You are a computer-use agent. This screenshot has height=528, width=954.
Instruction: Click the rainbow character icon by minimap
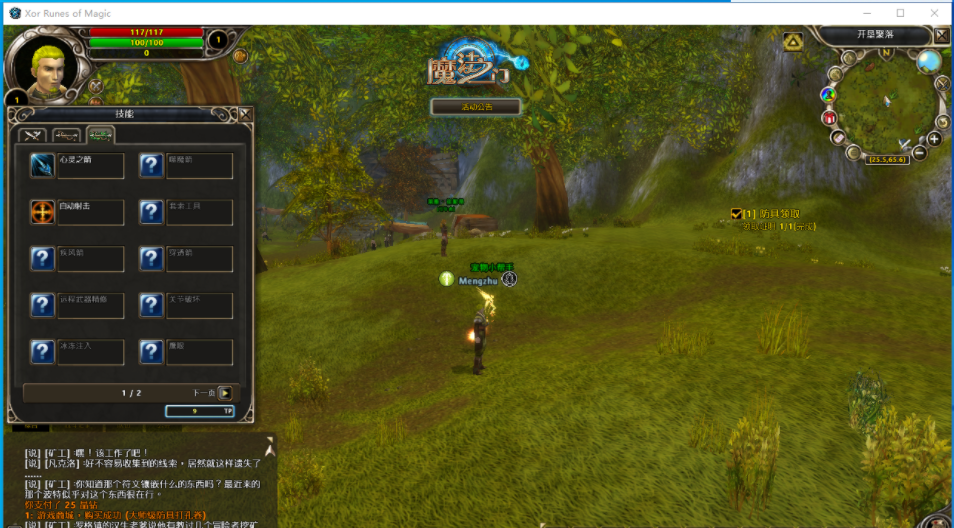(x=828, y=94)
